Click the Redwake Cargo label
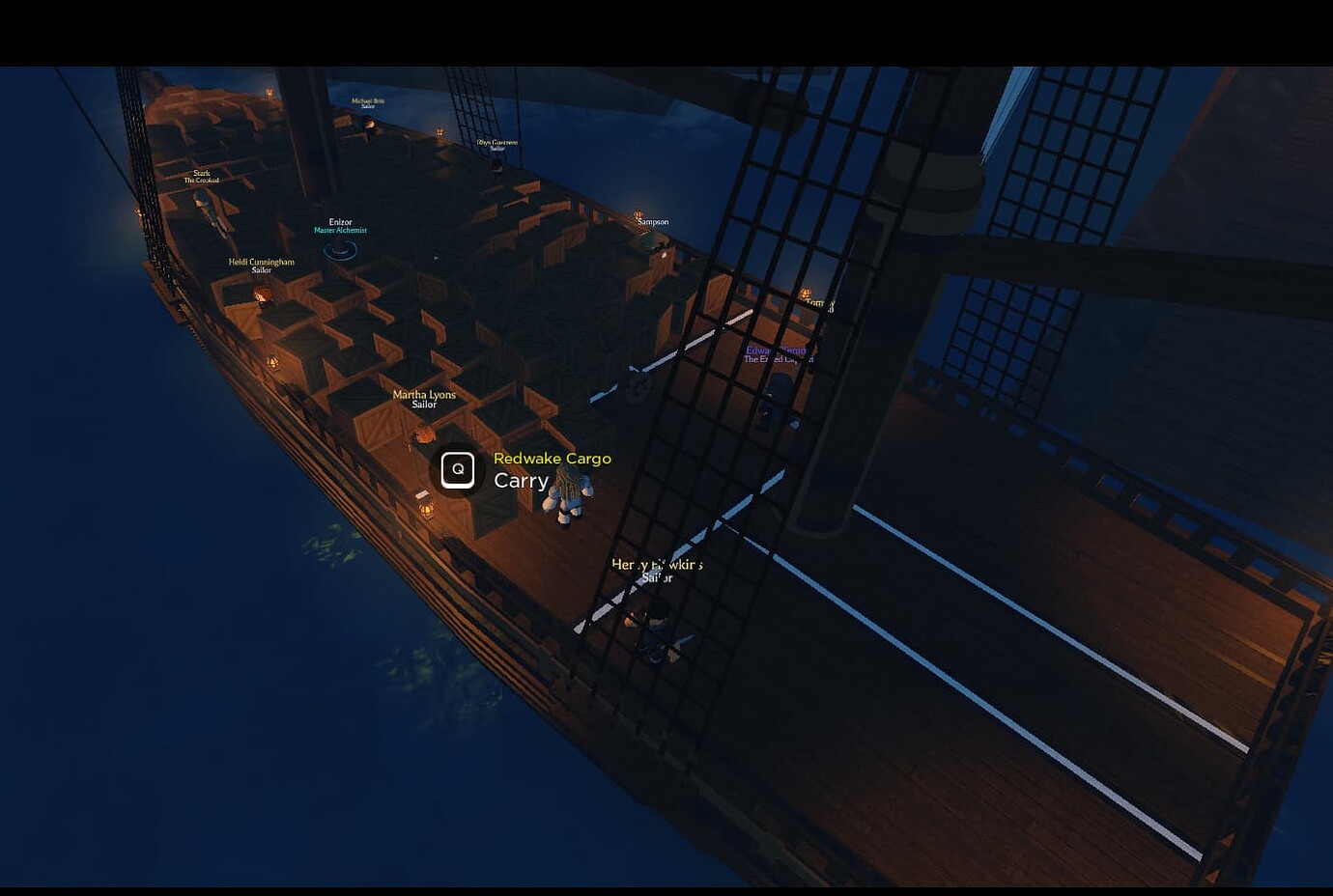Viewport: 1333px width, 896px height. click(553, 459)
